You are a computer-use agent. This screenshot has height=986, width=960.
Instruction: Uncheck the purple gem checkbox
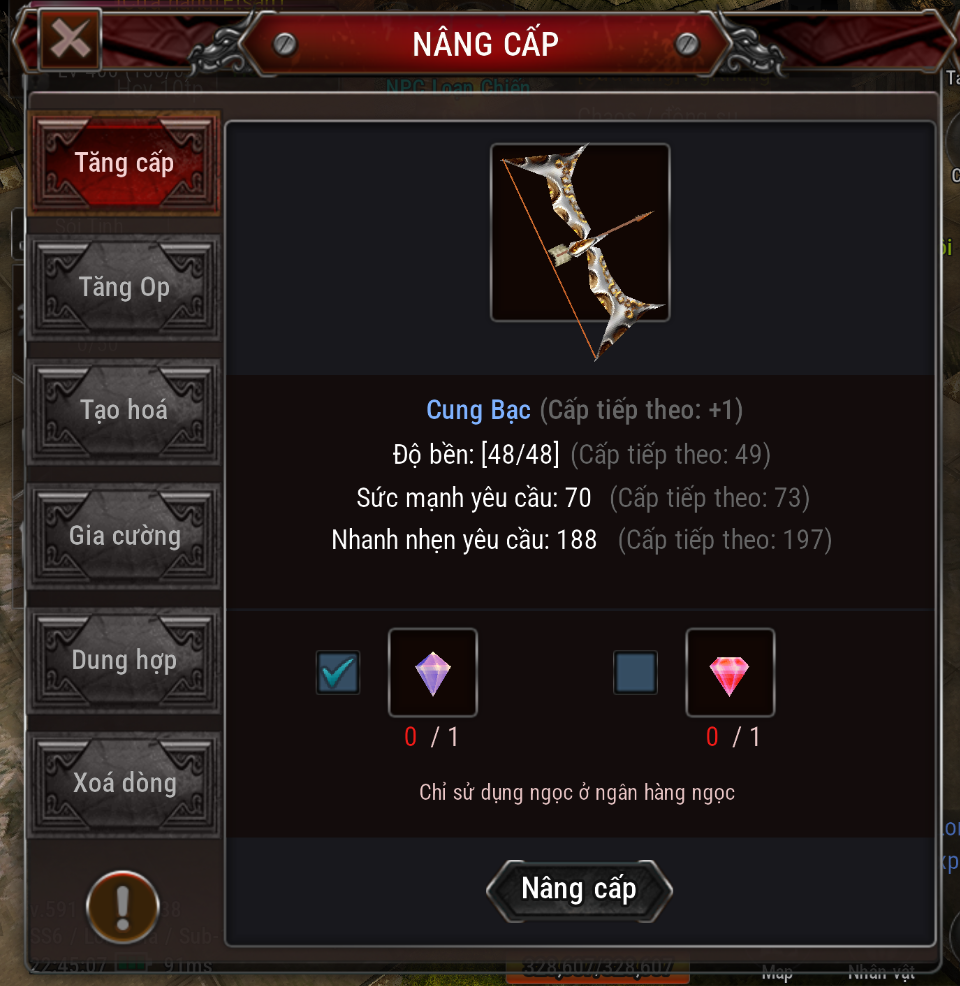pyautogui.click(x=338, y=673)
